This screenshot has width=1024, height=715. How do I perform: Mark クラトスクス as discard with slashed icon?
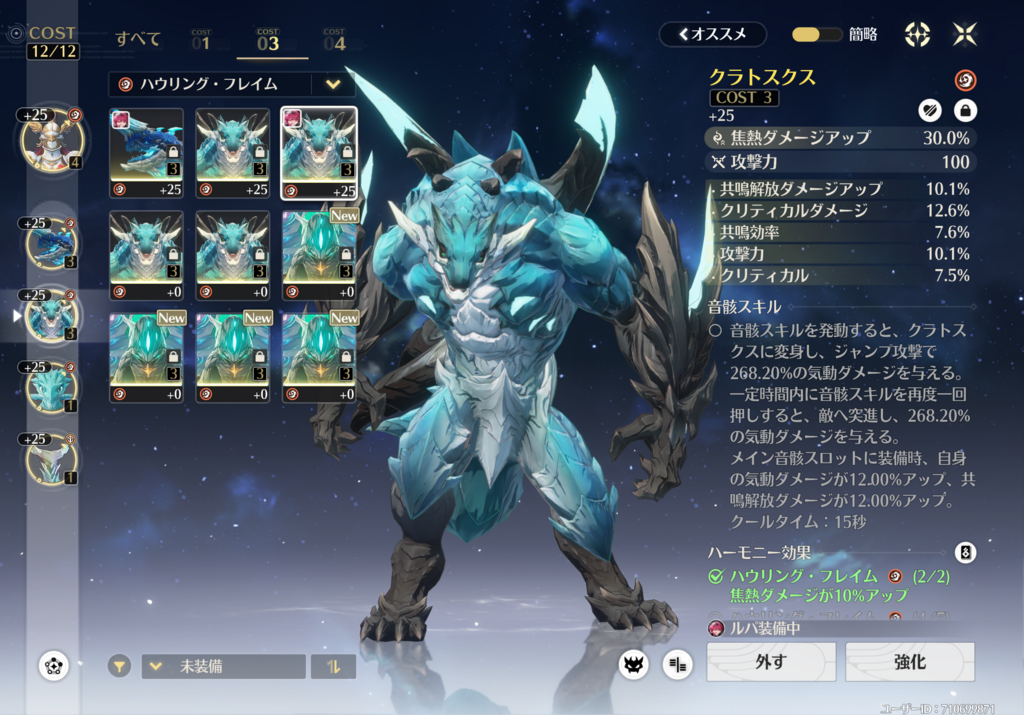(930, 110)
